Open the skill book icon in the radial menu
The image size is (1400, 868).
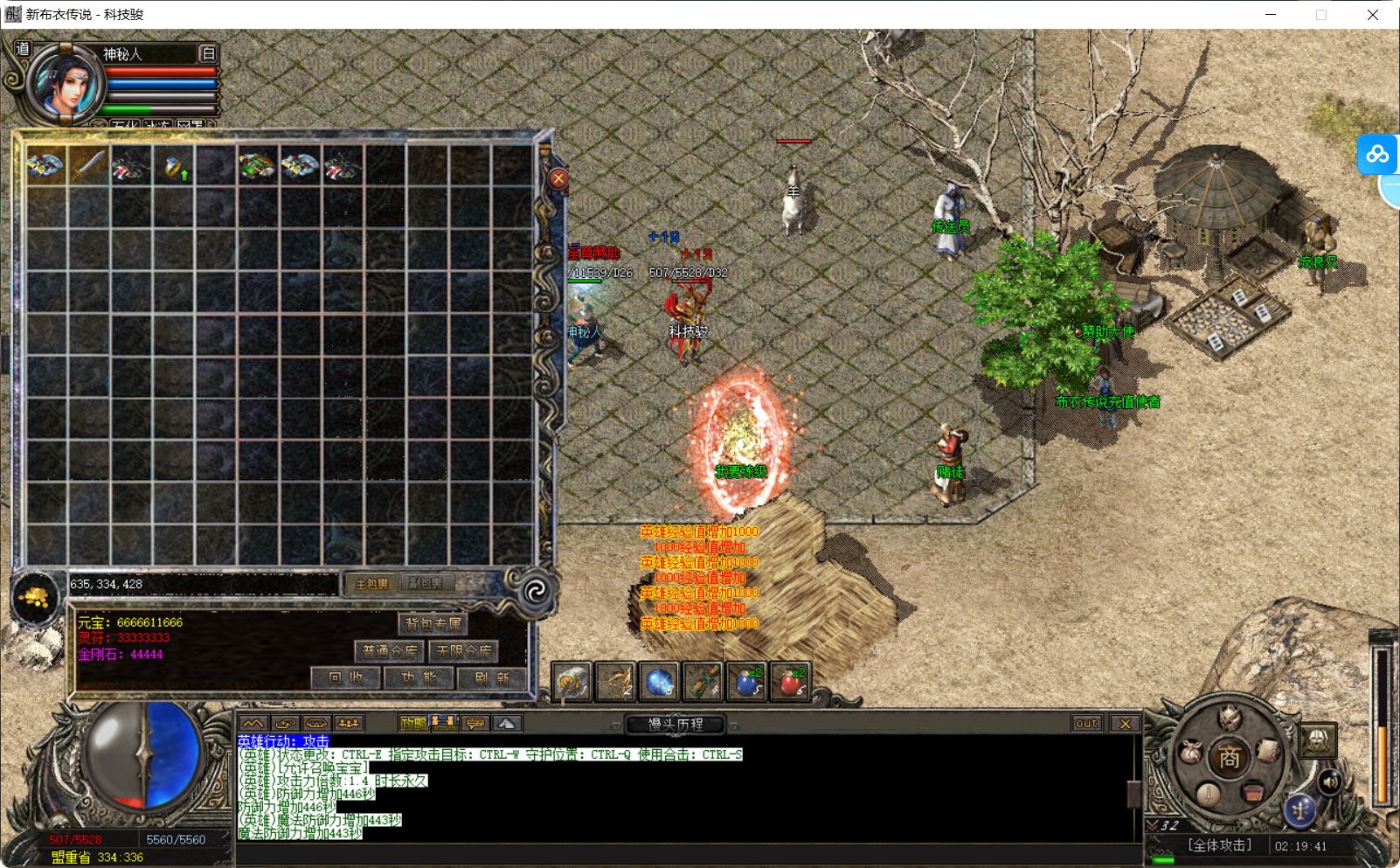click(1266, 752)
